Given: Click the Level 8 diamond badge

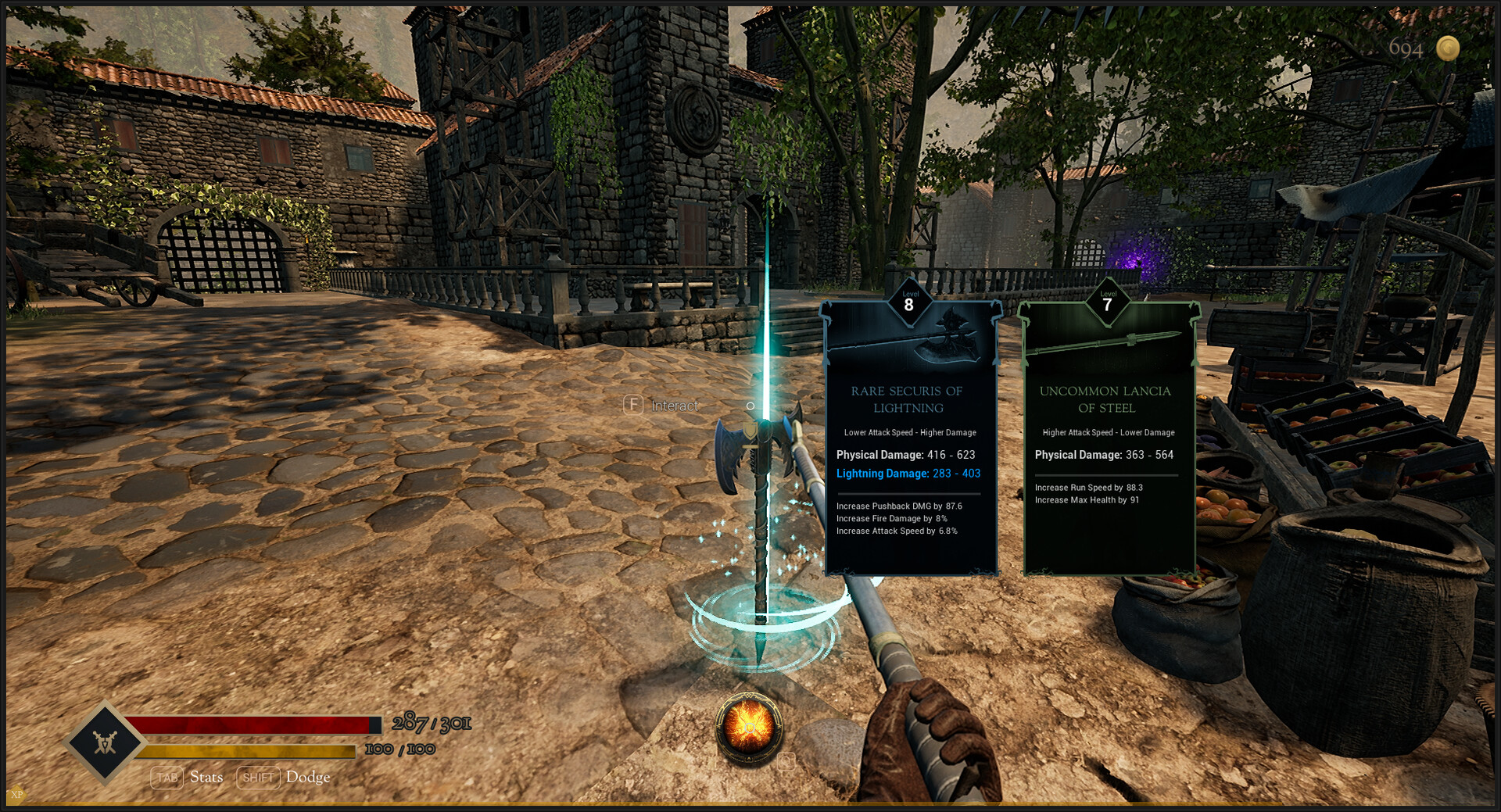Looking at the screenshot, I should coord(909,303).
